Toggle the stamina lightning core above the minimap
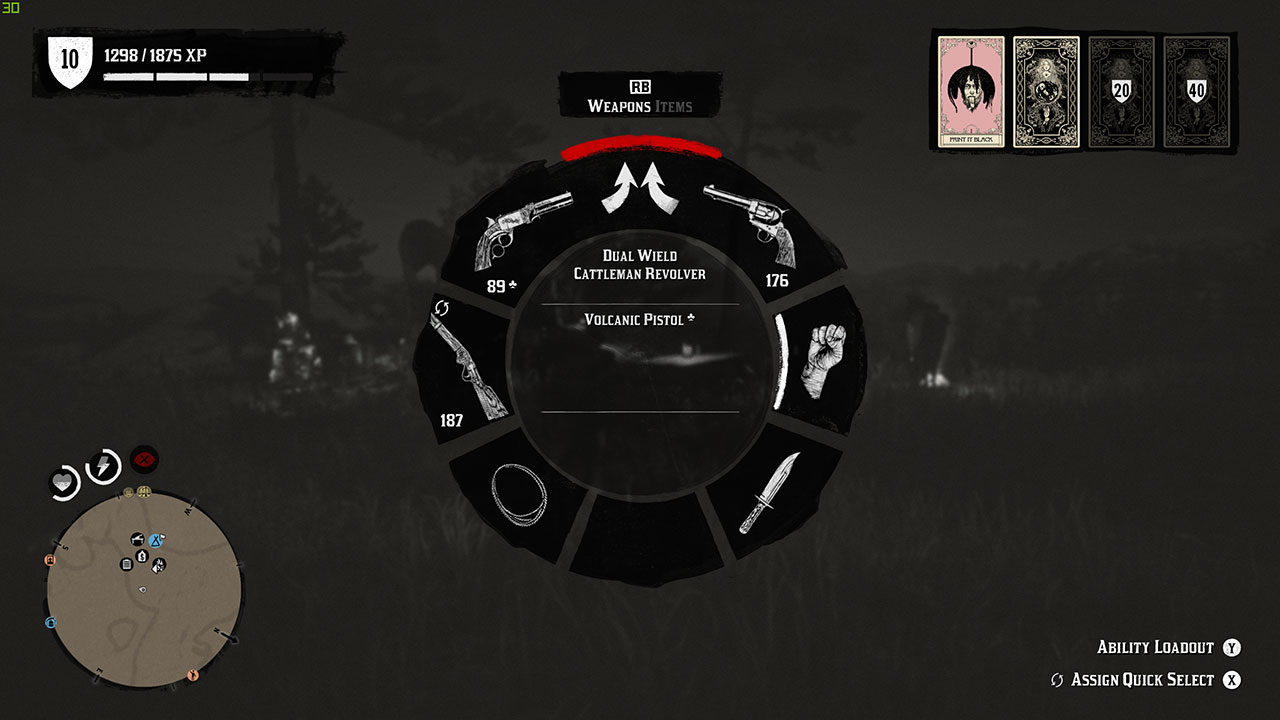This screenshot has width=1280, height=720. (101, 464)
